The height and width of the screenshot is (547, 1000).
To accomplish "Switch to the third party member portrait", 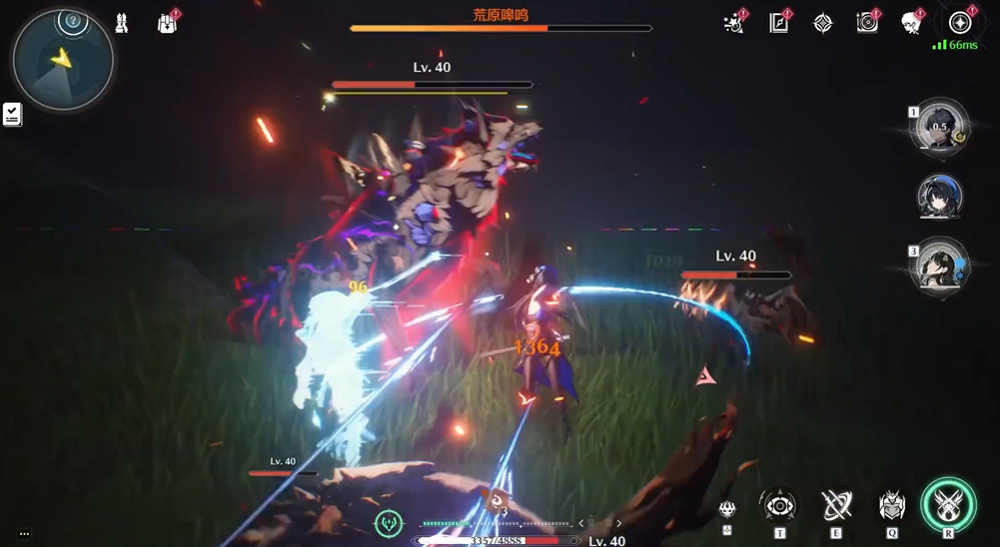I will [x=940, y=264].
